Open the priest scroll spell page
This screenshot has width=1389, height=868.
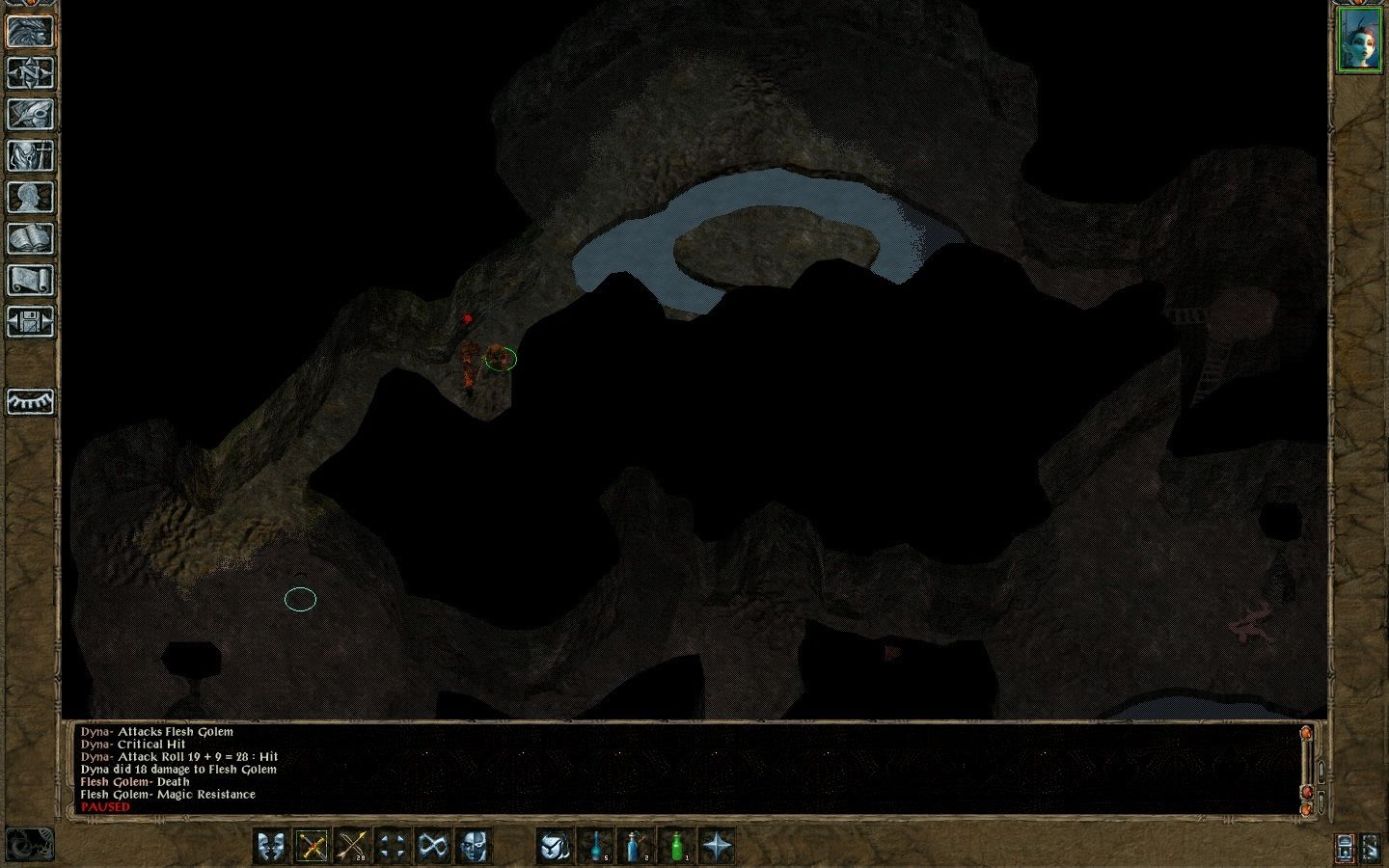pos(32,279)
